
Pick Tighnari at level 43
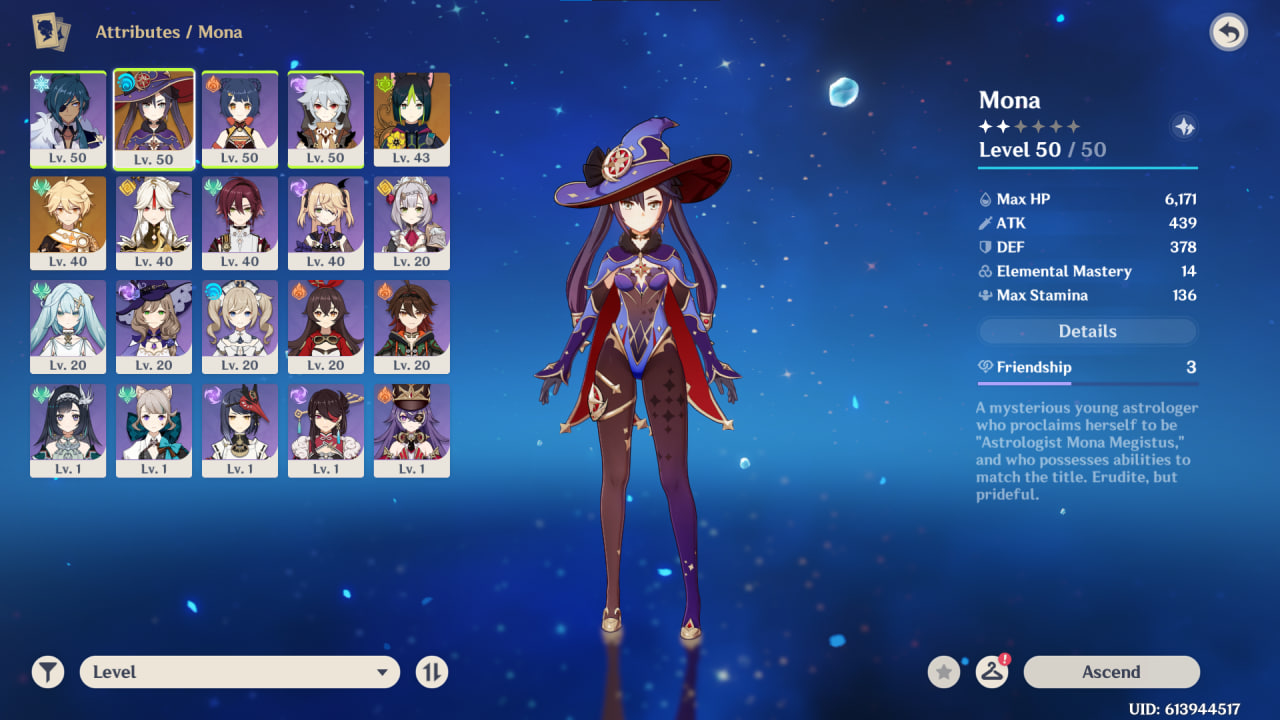coord(412,118)
